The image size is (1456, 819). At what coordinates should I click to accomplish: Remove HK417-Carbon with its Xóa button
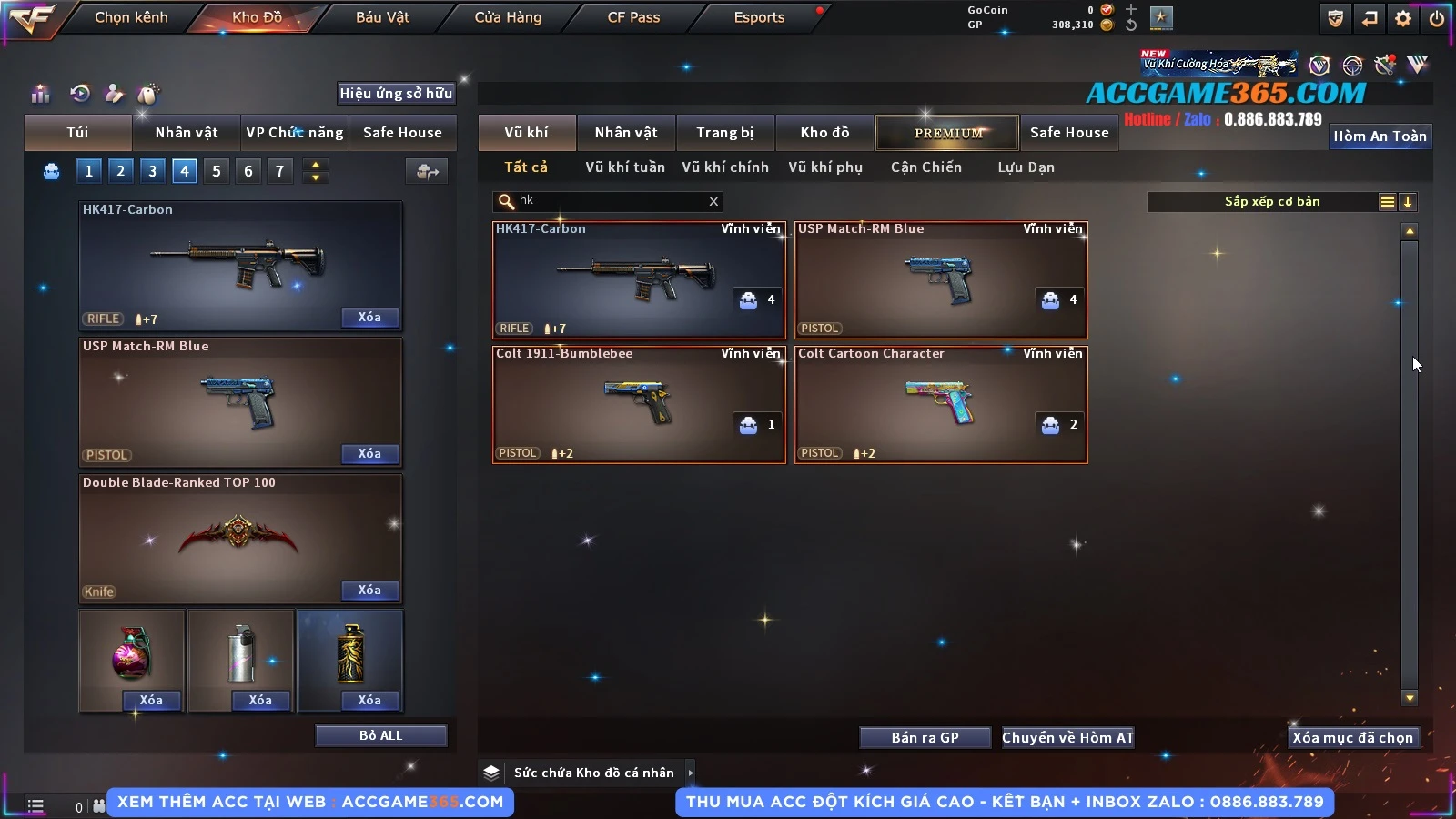pyautogui.click(x=369, y=318)
